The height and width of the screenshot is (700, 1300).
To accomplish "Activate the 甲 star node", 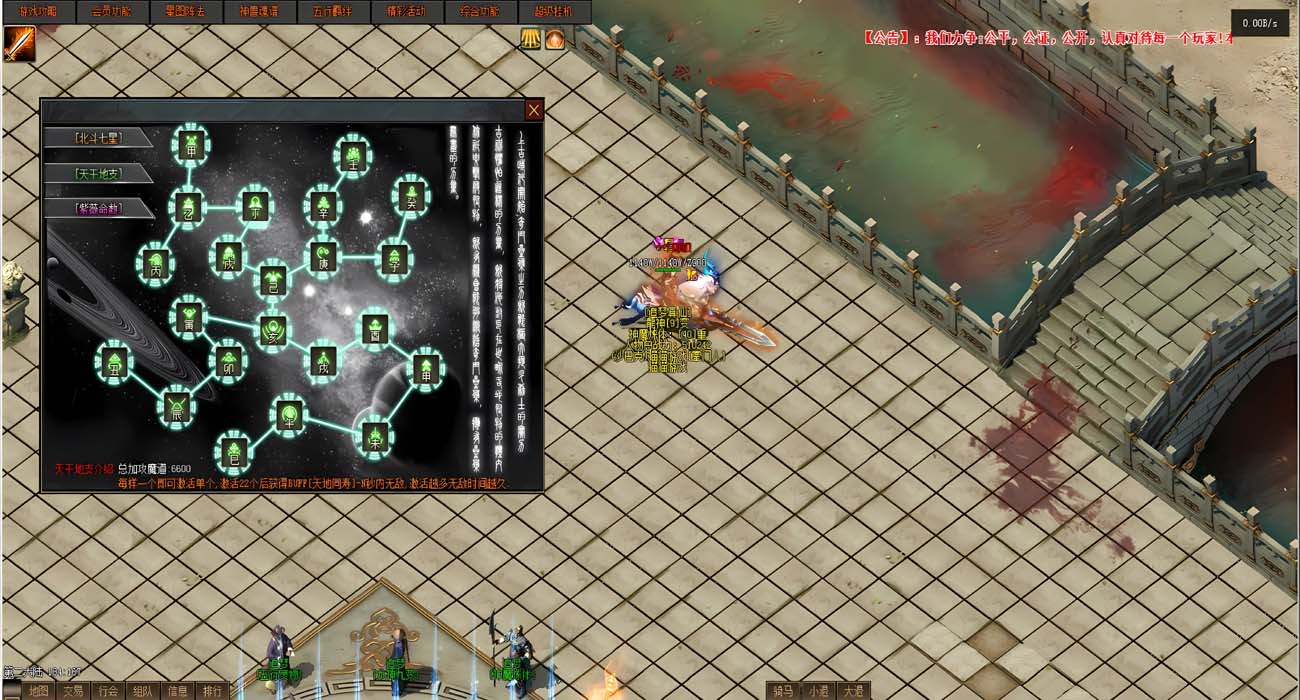I will [190, 145].
